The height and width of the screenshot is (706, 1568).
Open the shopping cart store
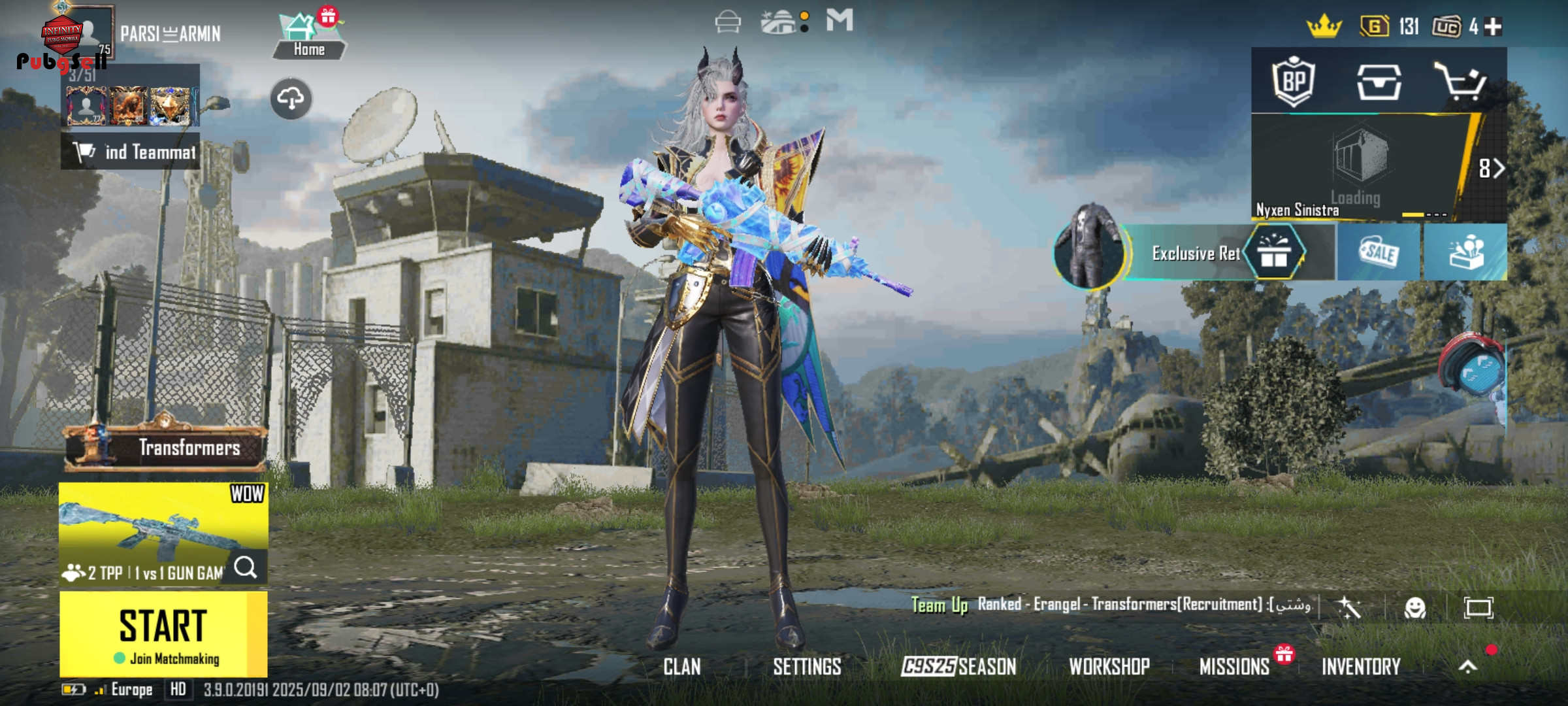[x=1460, y=82]
